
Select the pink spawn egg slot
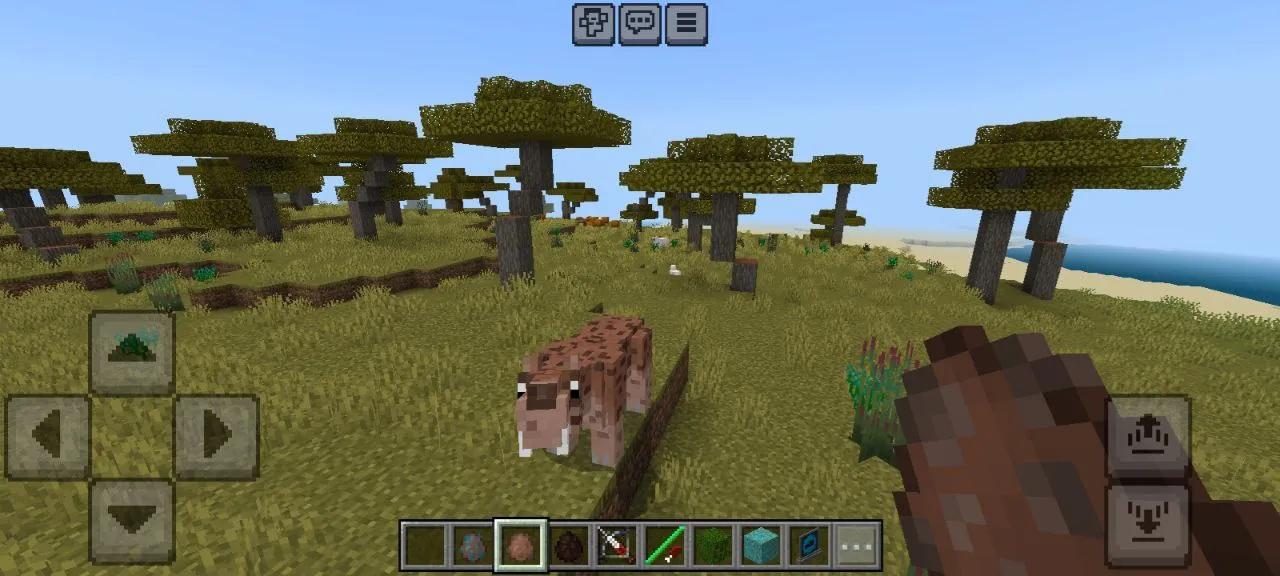[521, 545]
